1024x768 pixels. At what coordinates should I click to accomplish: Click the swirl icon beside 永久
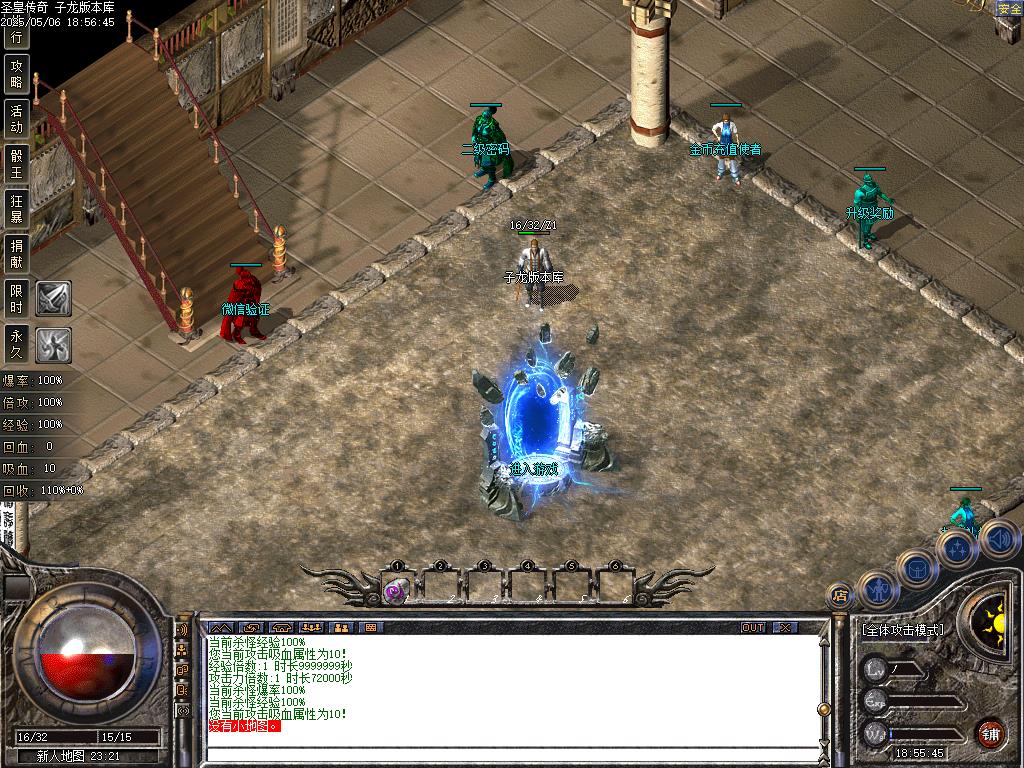[x=53, y=344]
